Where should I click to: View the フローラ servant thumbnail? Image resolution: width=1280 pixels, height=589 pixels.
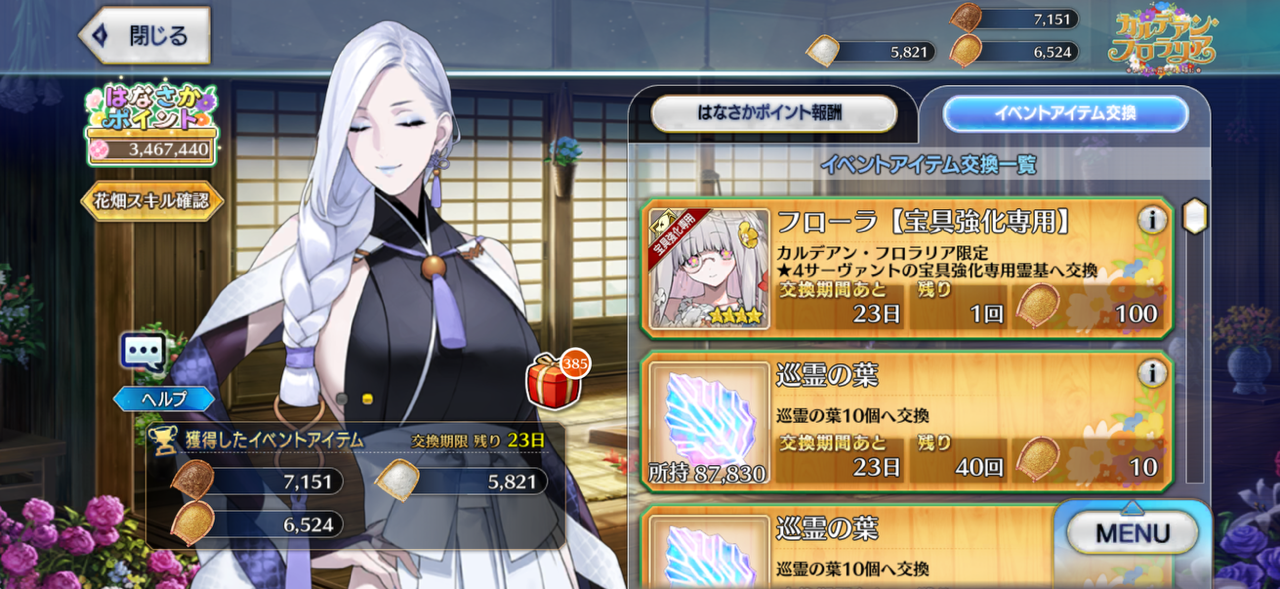(709, 268)
